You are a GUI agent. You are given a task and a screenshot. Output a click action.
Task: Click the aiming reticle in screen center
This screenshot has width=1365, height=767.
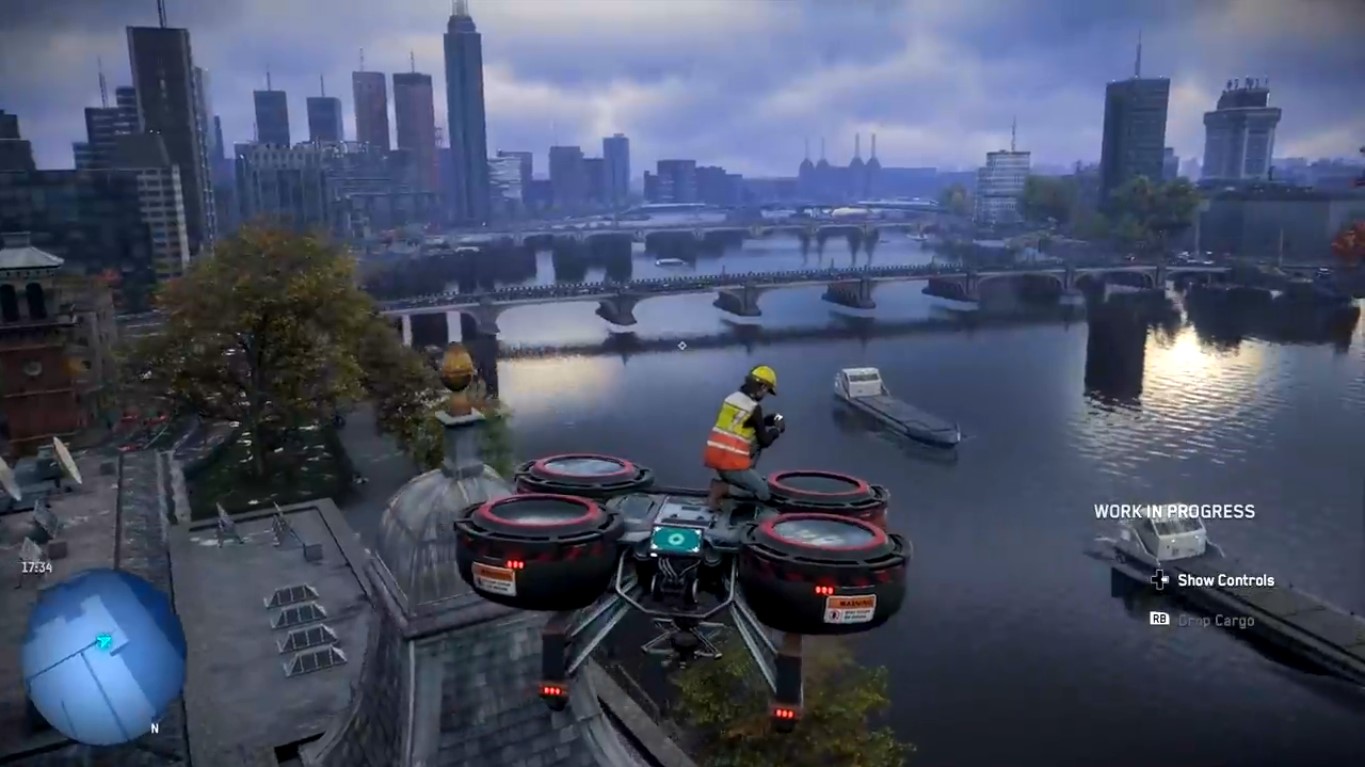coord(681,344)
